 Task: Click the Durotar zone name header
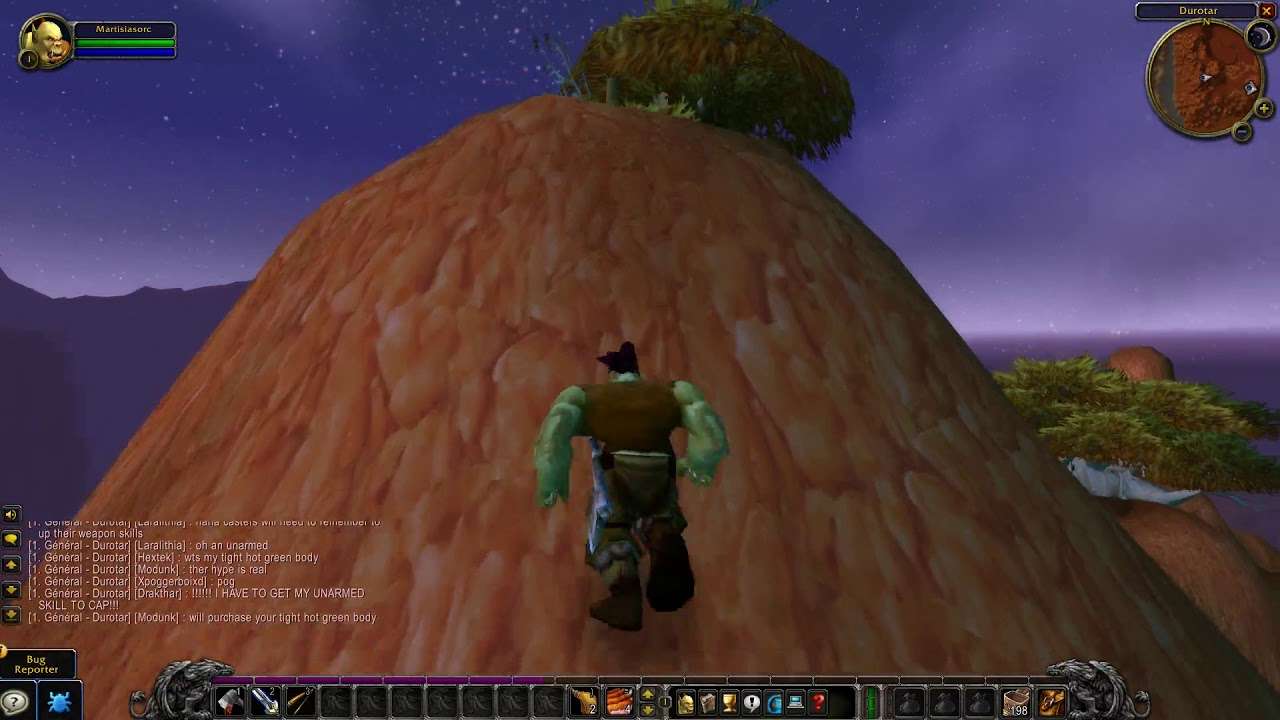(x=1196, y=11)
